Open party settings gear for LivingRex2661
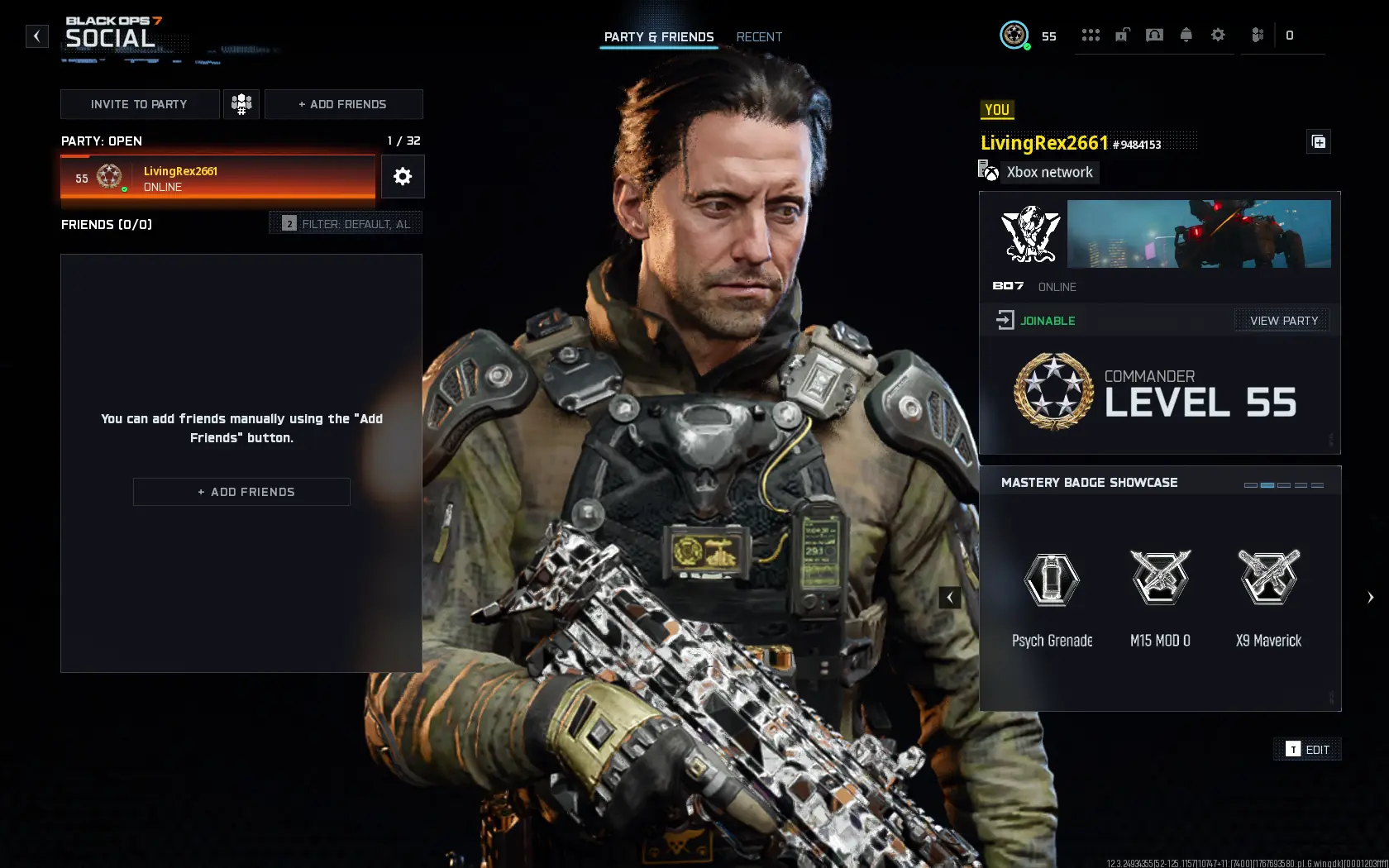 pos(403,176)
